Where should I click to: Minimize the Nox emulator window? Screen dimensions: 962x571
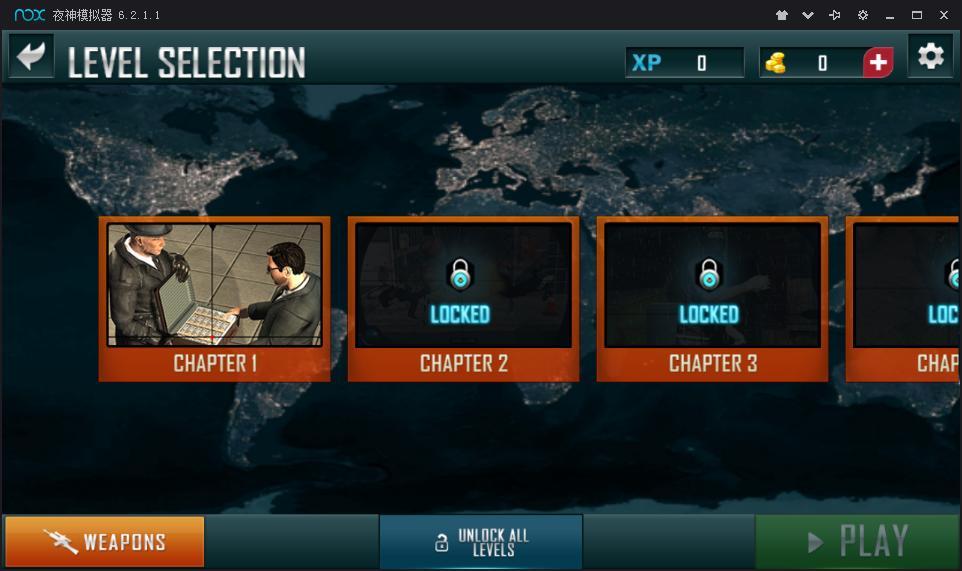click(889, 15)
